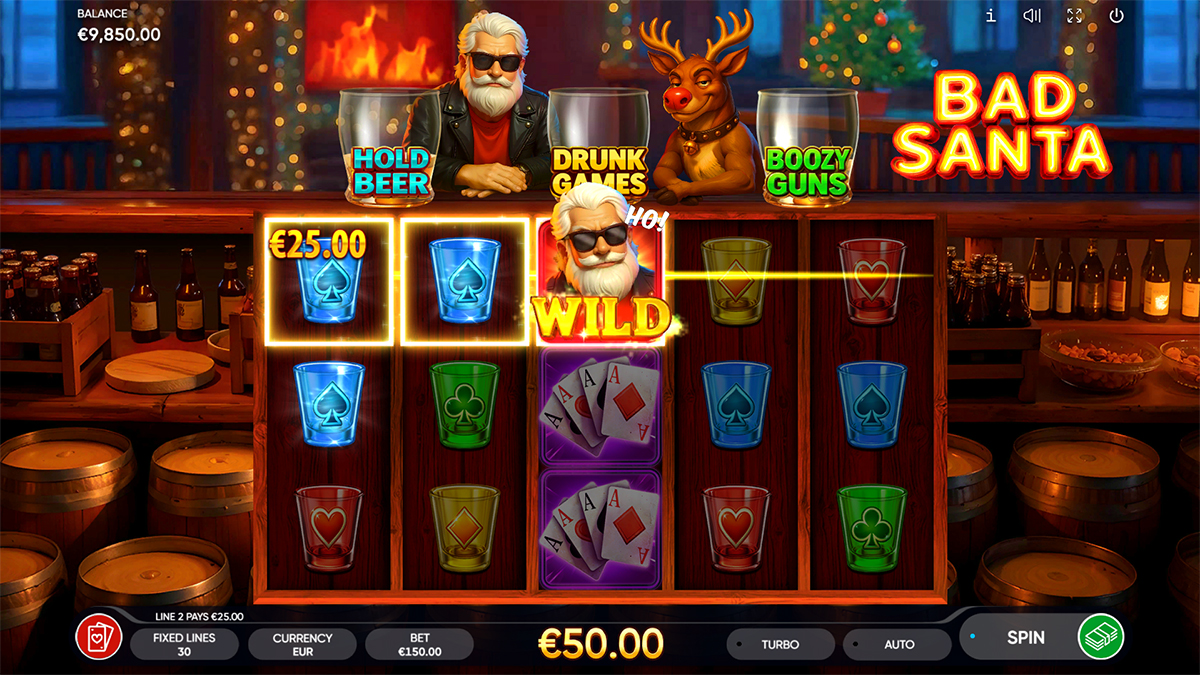Click the green cash icon
Screen dimensions: 1200x675
1101,637
